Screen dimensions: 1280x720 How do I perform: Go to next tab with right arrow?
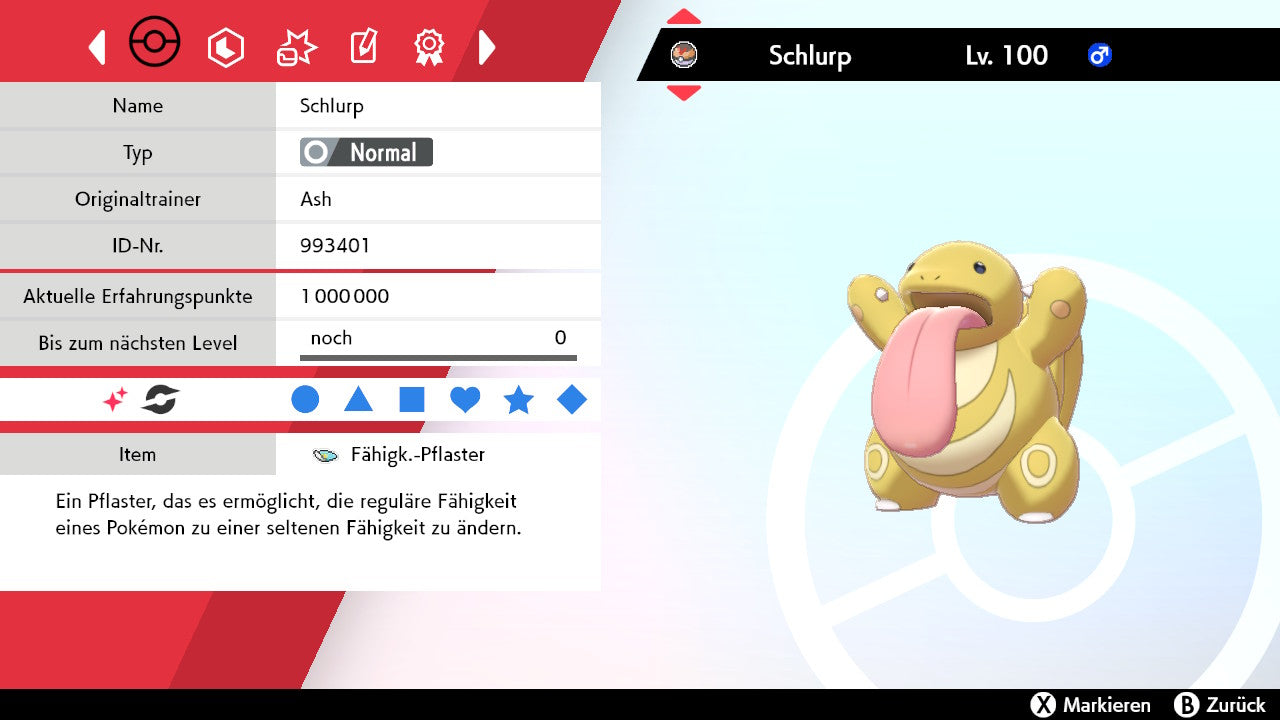coord(487,47)
